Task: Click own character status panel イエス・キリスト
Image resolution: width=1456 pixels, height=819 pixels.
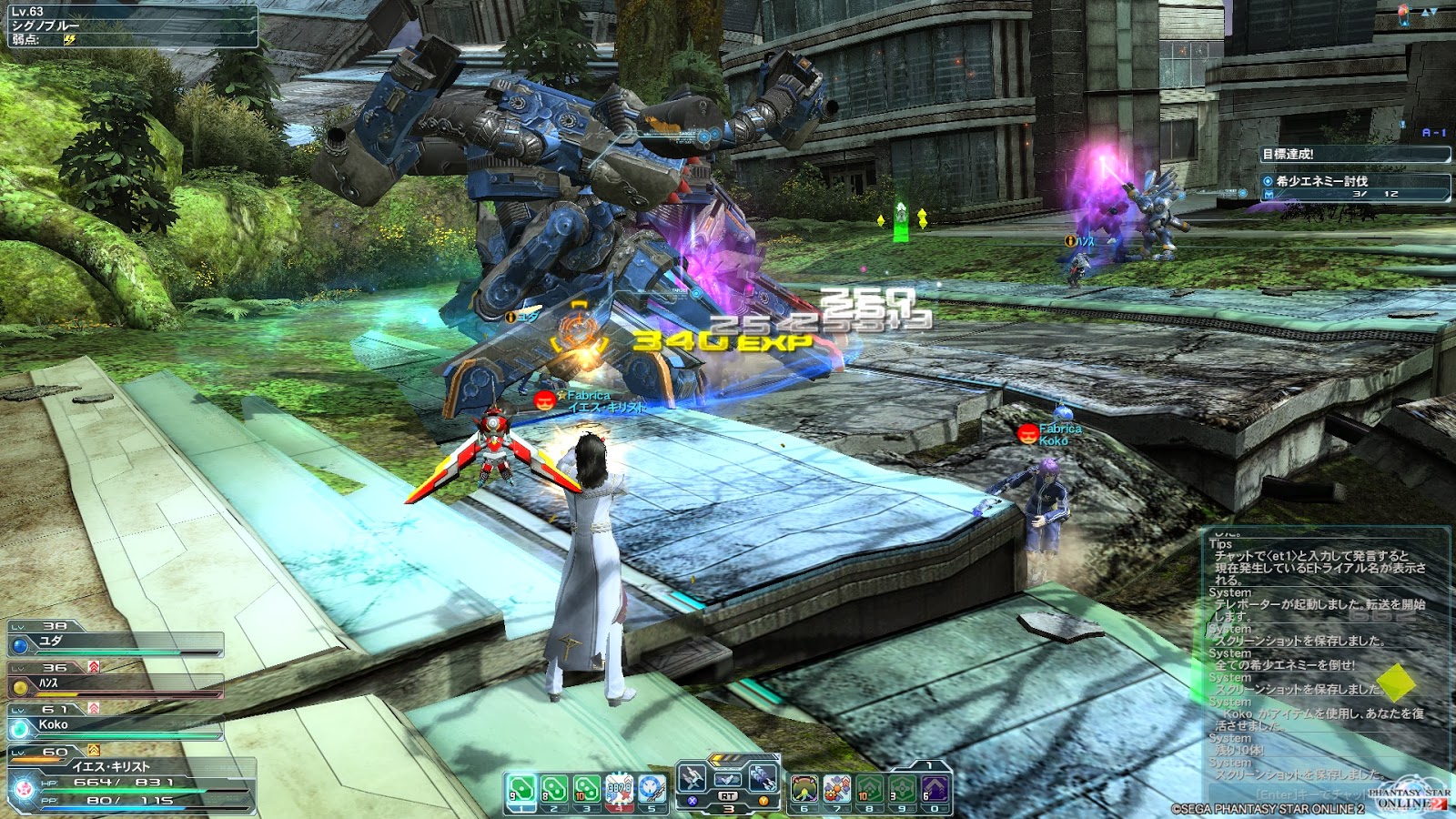Action: [132, 783]
